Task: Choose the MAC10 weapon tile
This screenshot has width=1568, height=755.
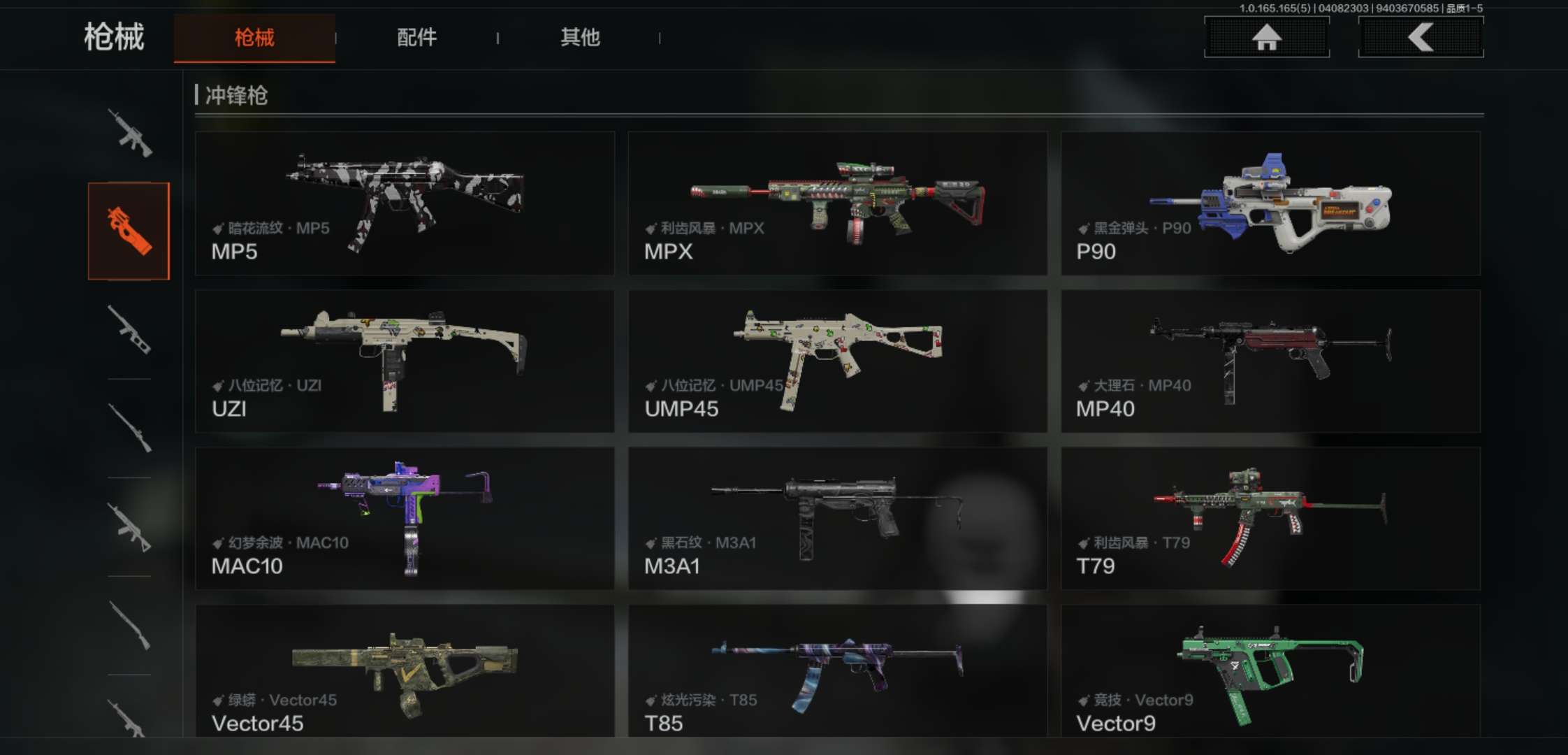Action: tap(405, 518)
